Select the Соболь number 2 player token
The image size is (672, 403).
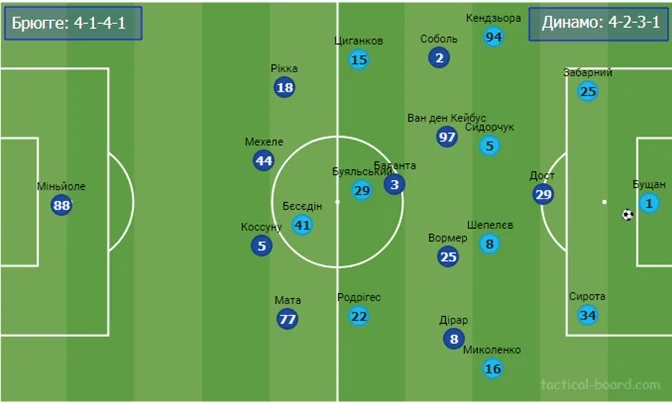coord(439,58)
